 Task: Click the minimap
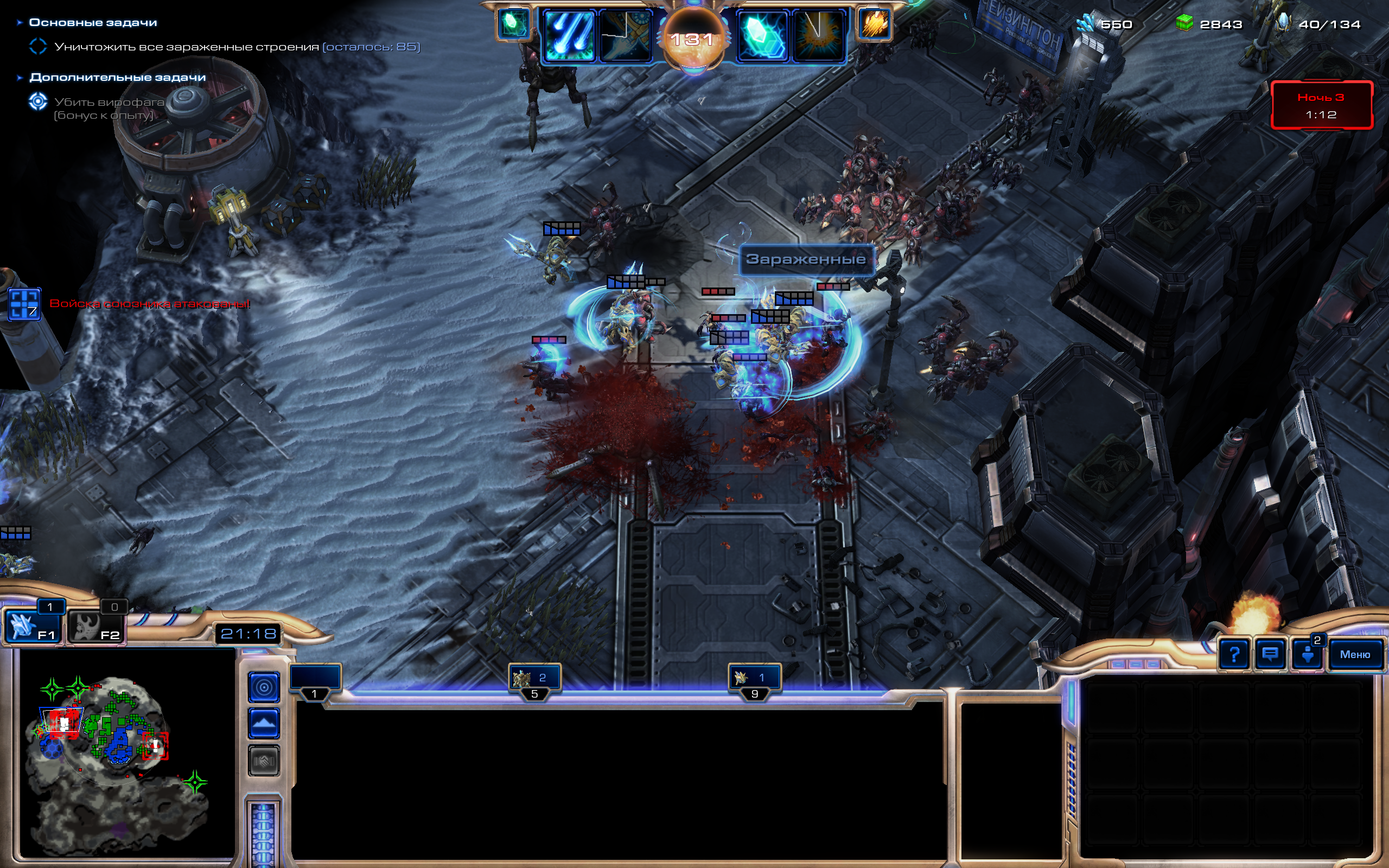[126, 752]
